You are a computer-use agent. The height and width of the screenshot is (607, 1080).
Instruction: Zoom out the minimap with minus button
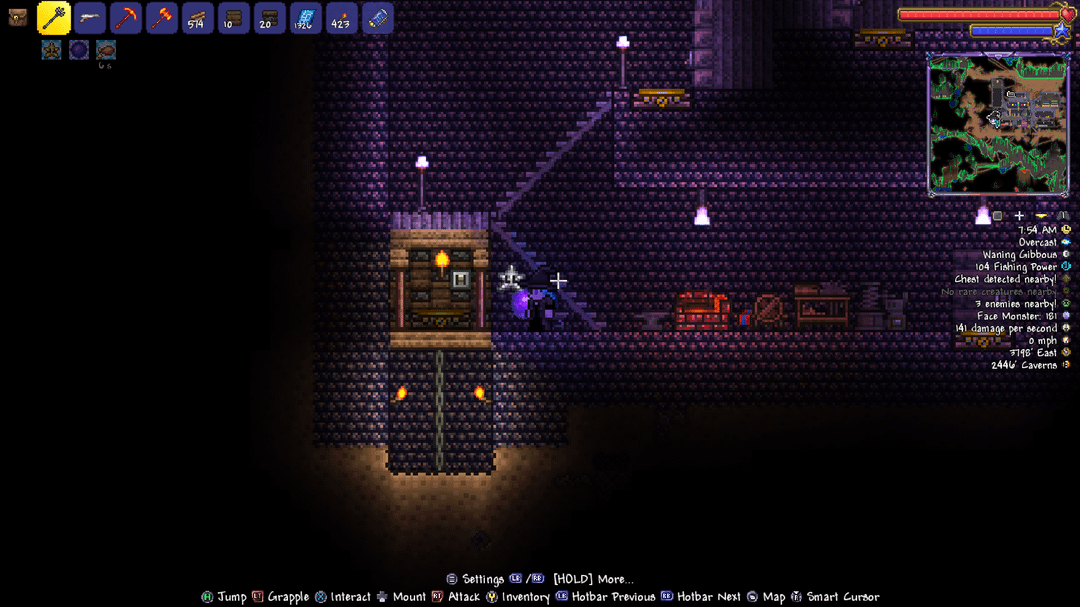[1041, 216]
